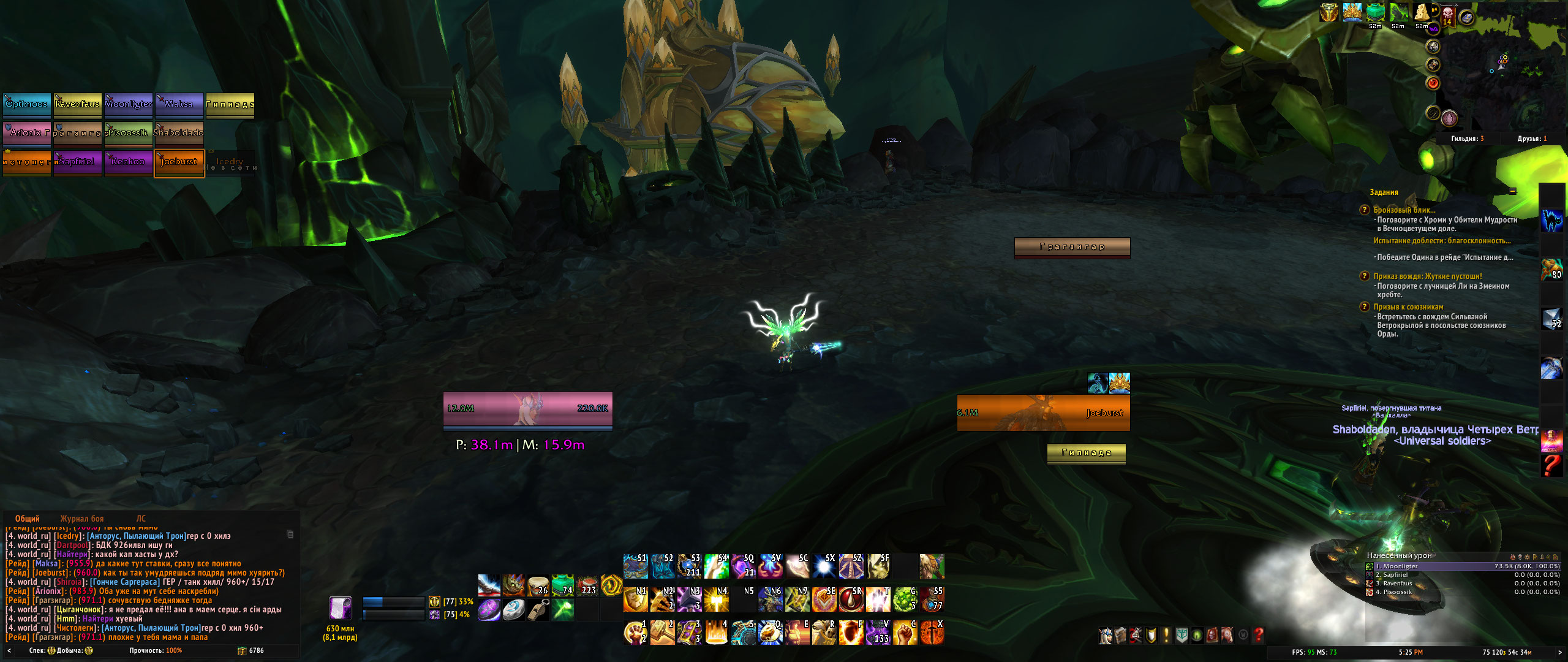Select the Optimoos raid frame

(26, 104)
